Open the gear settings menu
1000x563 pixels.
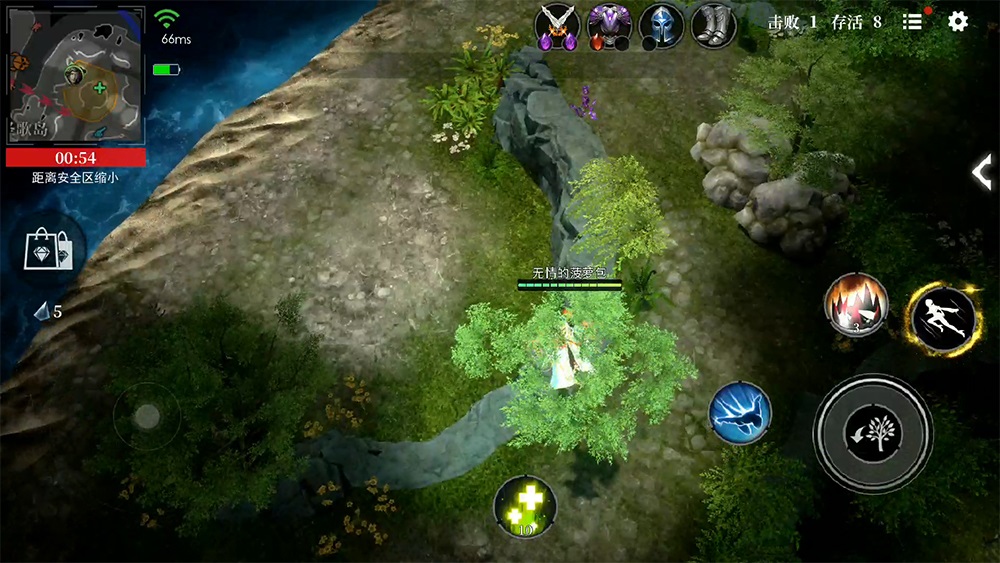tap(958, 22)
